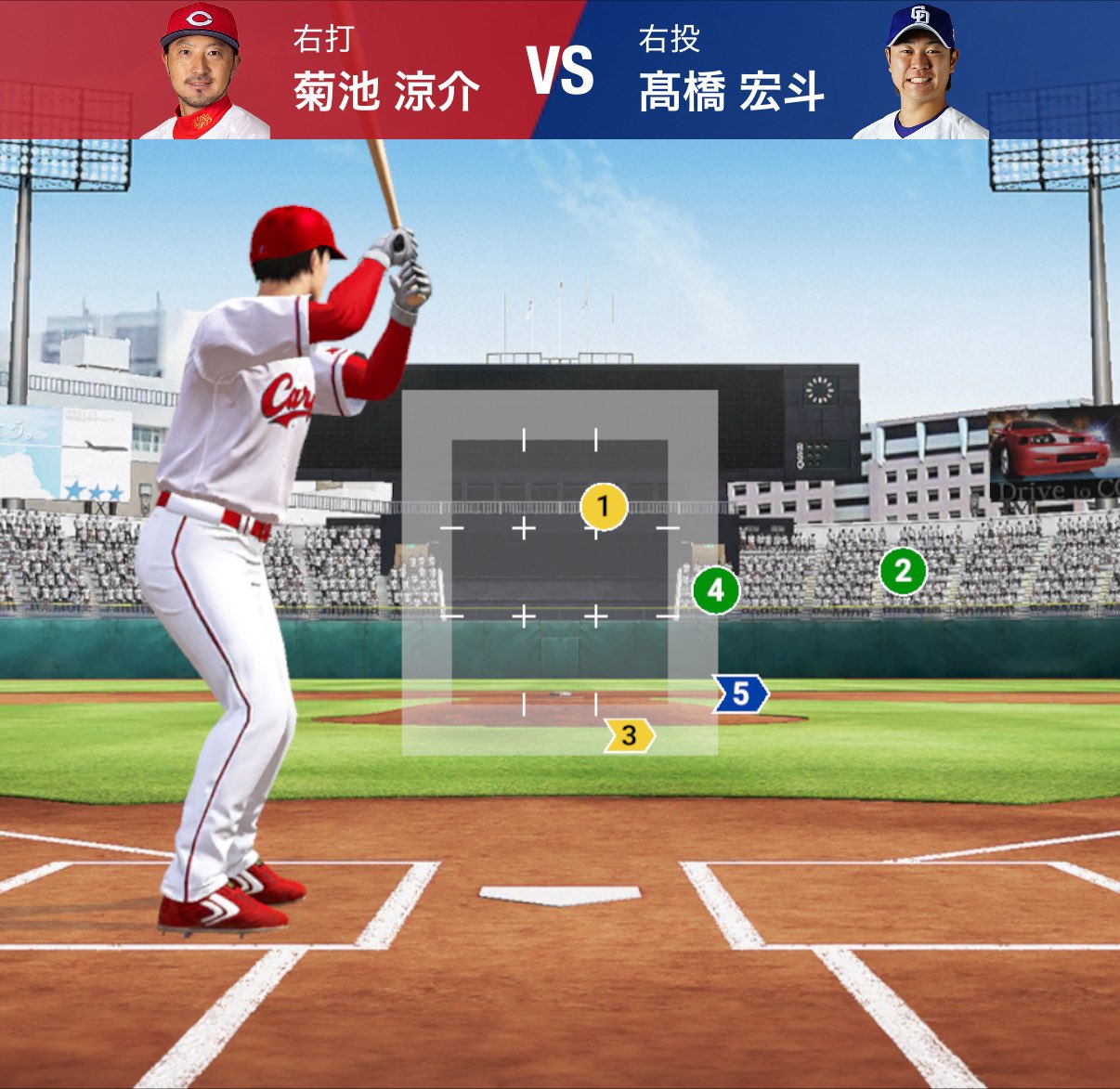Open batter 菊池 涼介's portrait
This screenshot has height=1089, width=1120.
point(202,72)
